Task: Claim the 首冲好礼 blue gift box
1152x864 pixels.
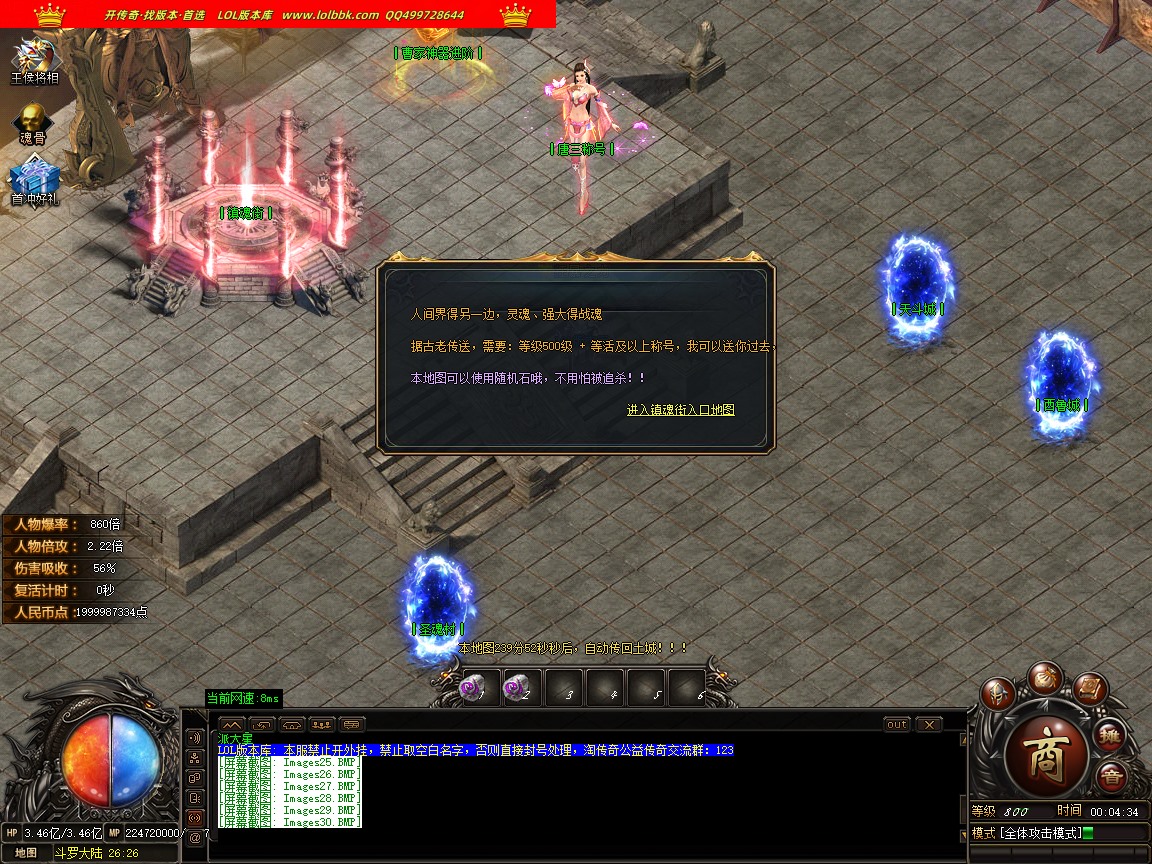Action: tap(35, 181)
